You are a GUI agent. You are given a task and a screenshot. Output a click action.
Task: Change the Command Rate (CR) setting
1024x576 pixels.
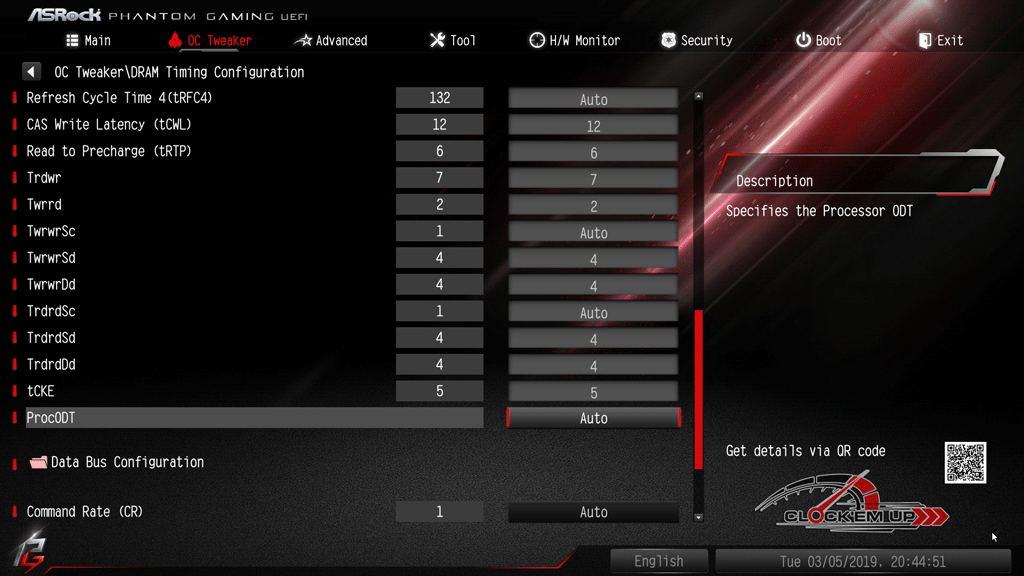point(593,512)
